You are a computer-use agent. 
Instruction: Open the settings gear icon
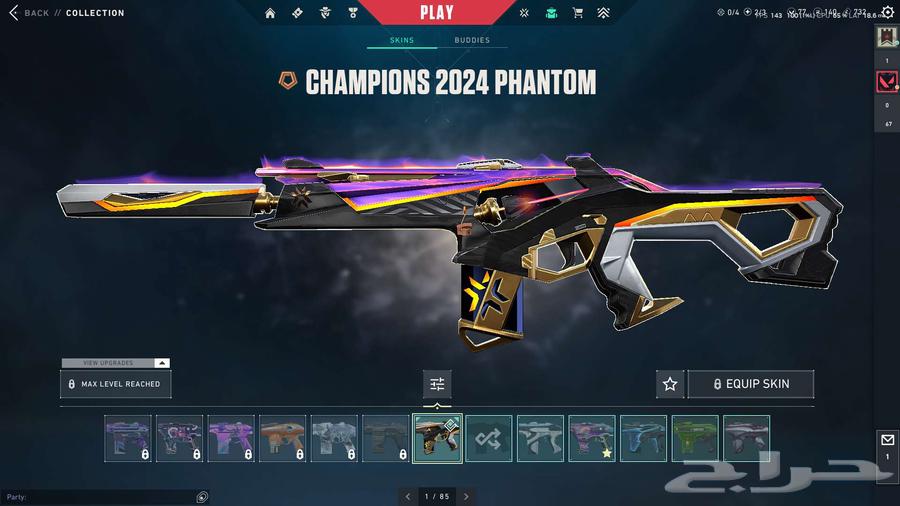click(887, 13)
